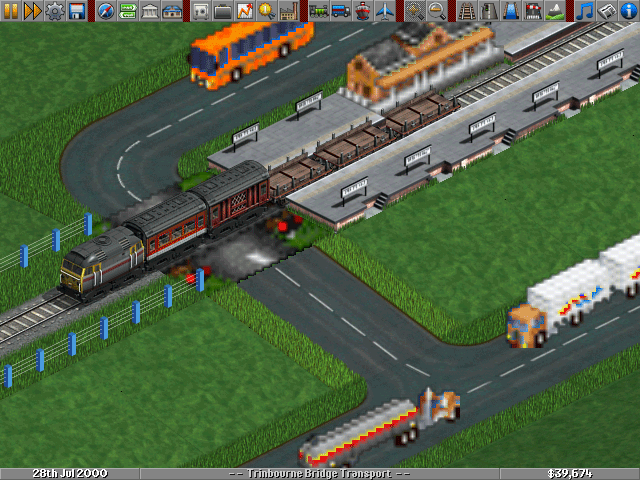Show the map via compass icon
The image size is (640, 480).
106,11
